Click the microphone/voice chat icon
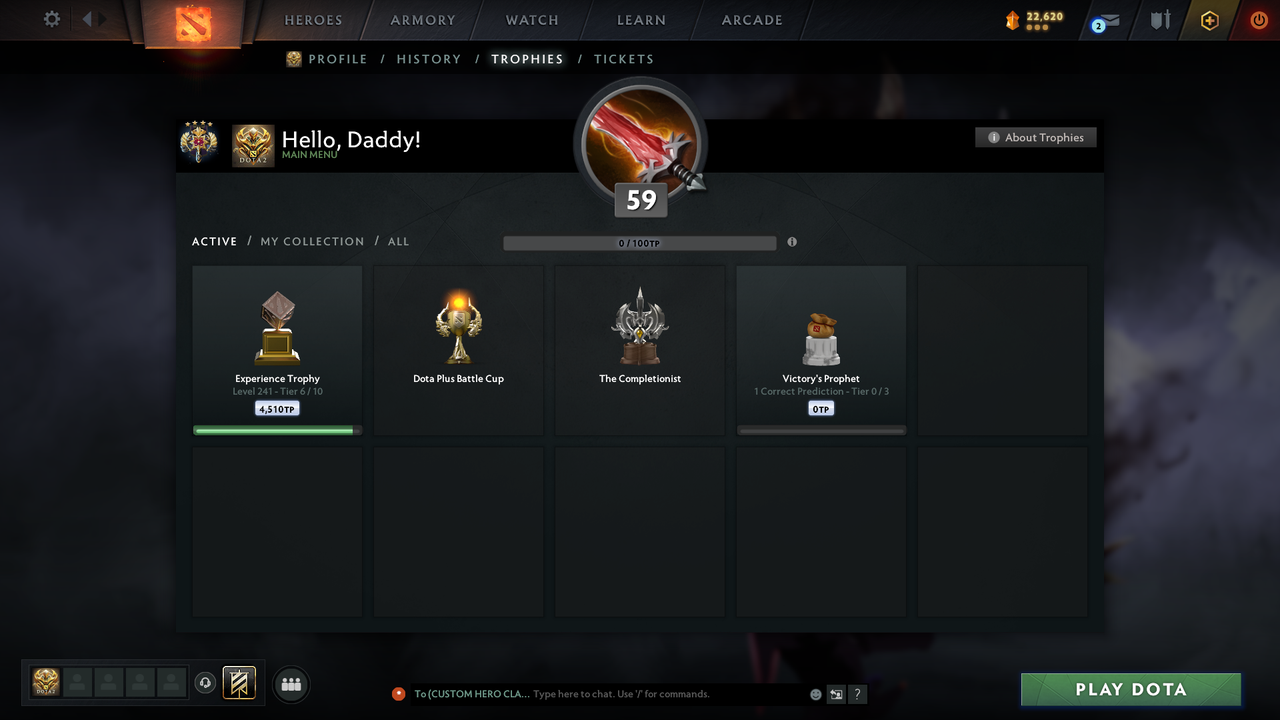The height and width of the screenshot is (720, 1280). 206,682
